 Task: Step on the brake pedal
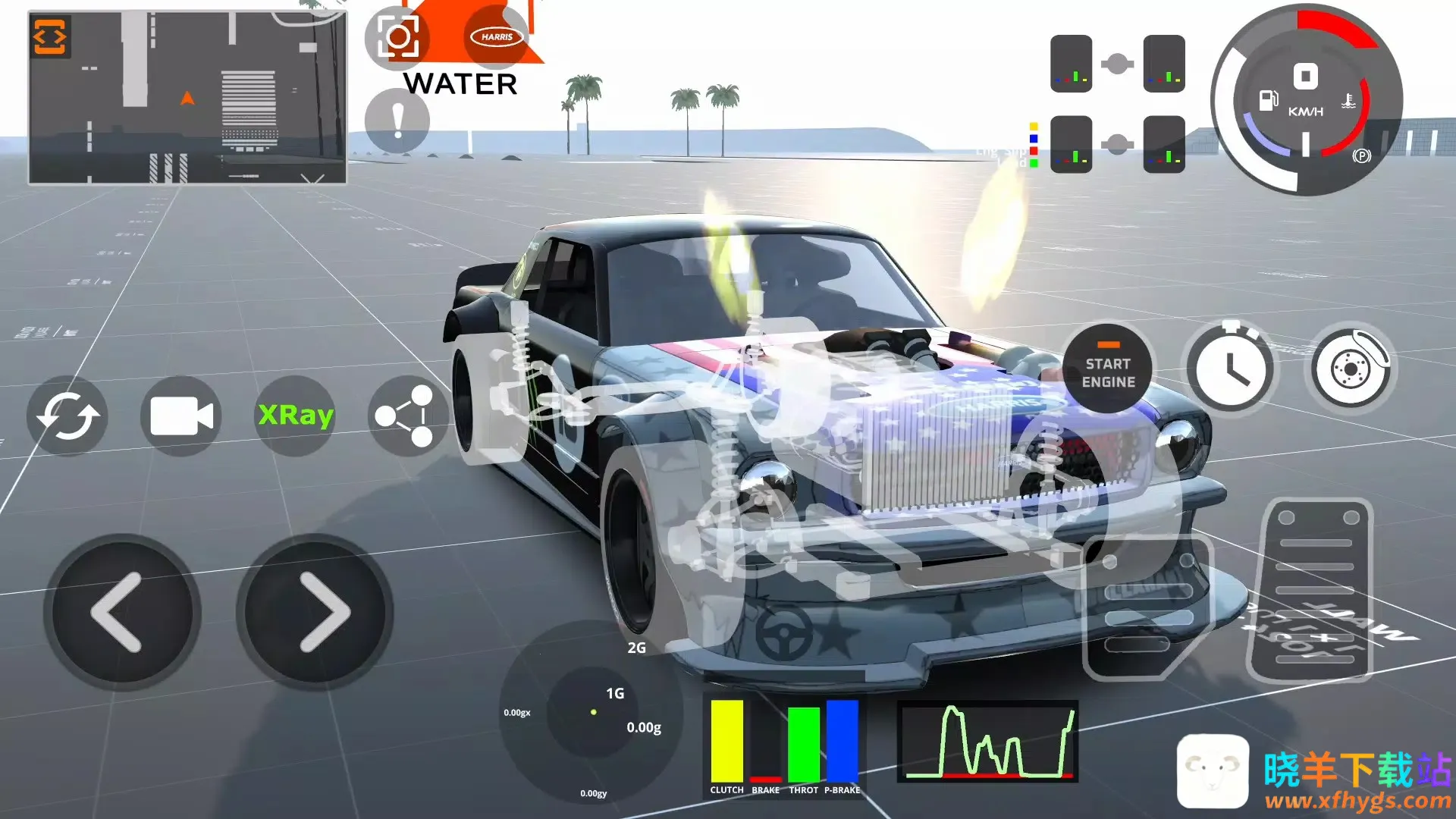click(1147, 607)
